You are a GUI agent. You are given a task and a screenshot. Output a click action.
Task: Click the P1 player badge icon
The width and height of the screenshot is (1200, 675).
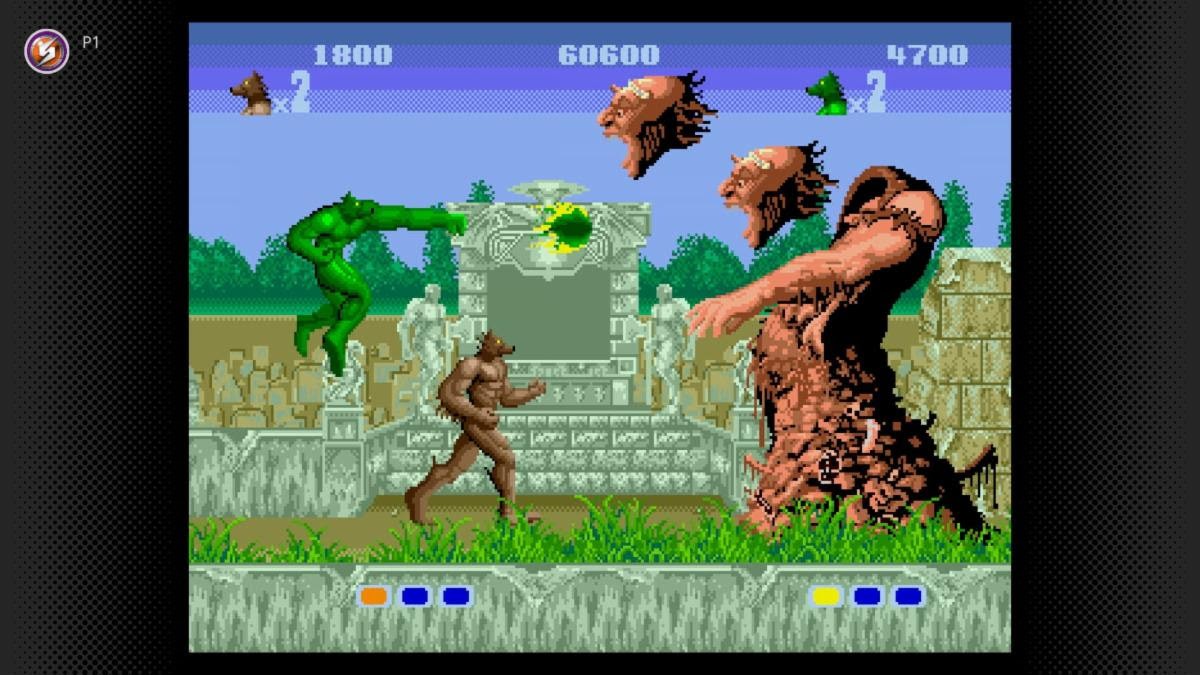[47, 50]
